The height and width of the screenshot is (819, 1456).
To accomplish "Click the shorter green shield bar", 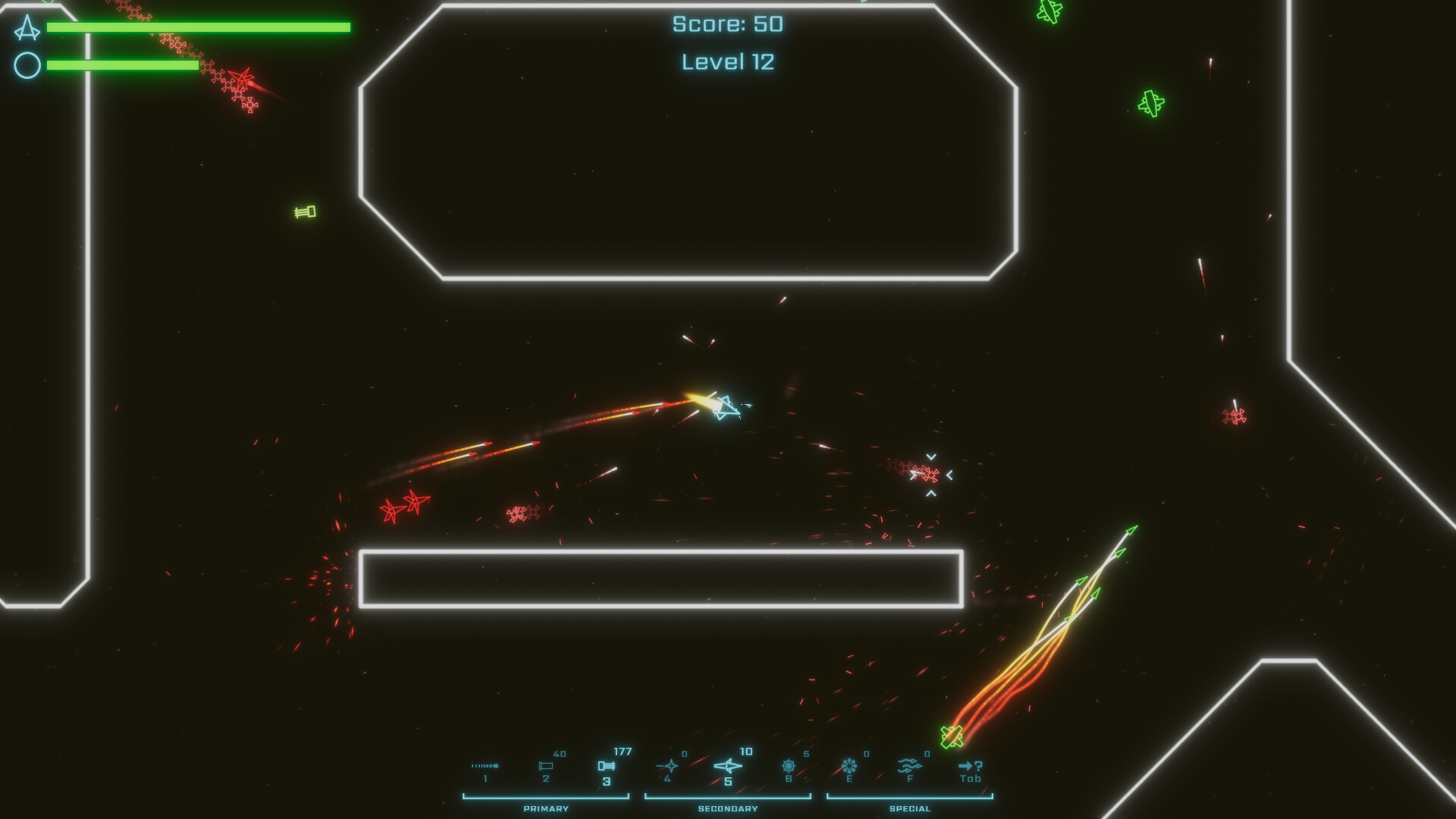I will click(122, 65).
